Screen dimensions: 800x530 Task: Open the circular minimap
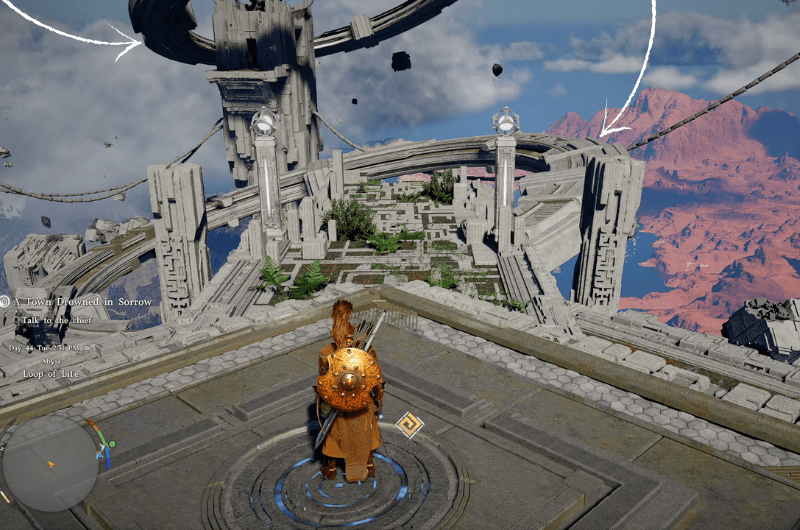pos(50,463)
